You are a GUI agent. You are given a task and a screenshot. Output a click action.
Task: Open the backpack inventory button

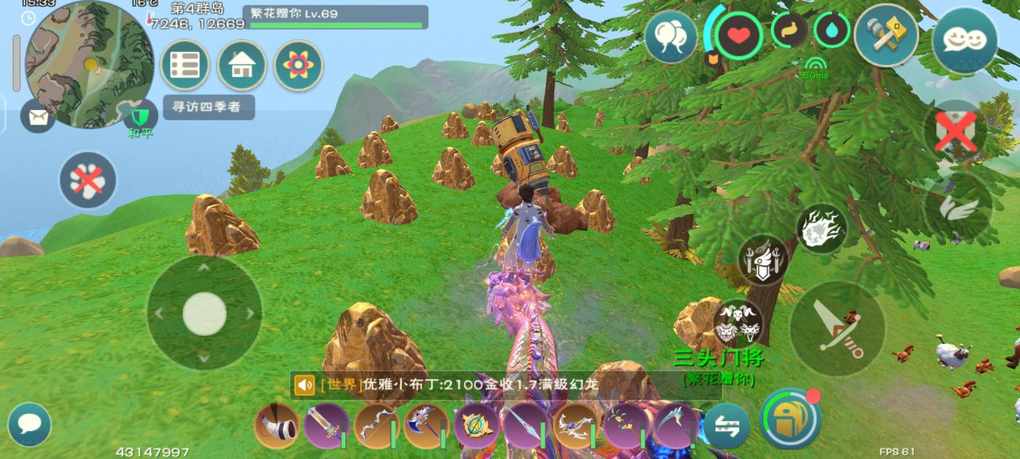[790, 418]
